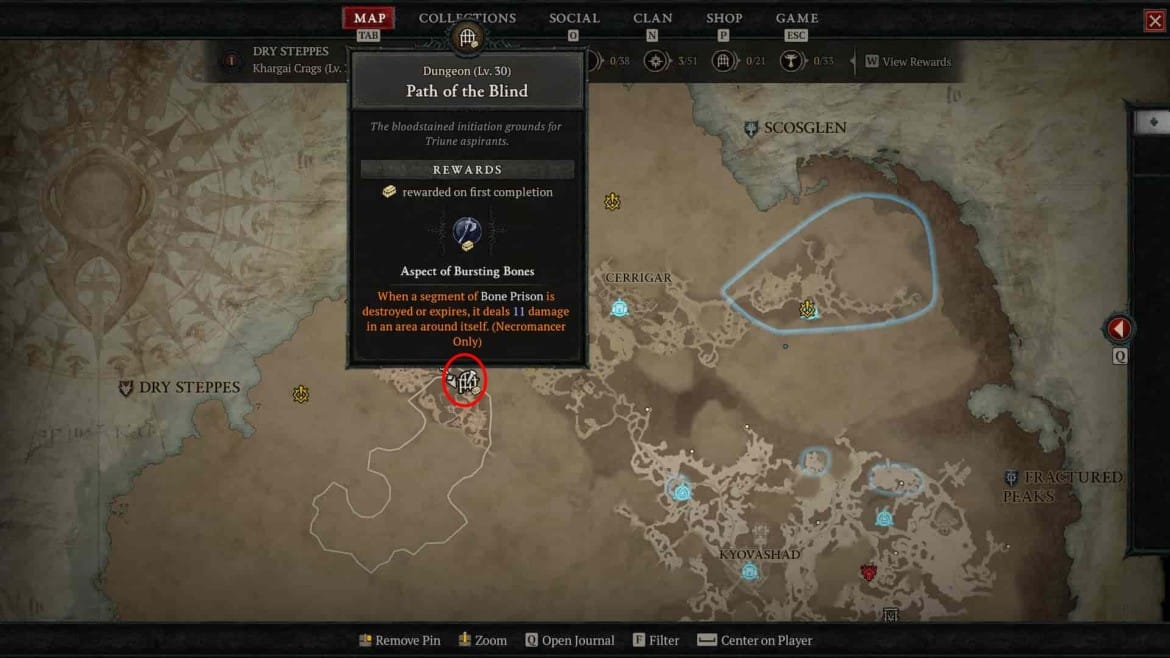The image size is (1170, 658).
Task: Select the Clan tab
Action: 652,18
